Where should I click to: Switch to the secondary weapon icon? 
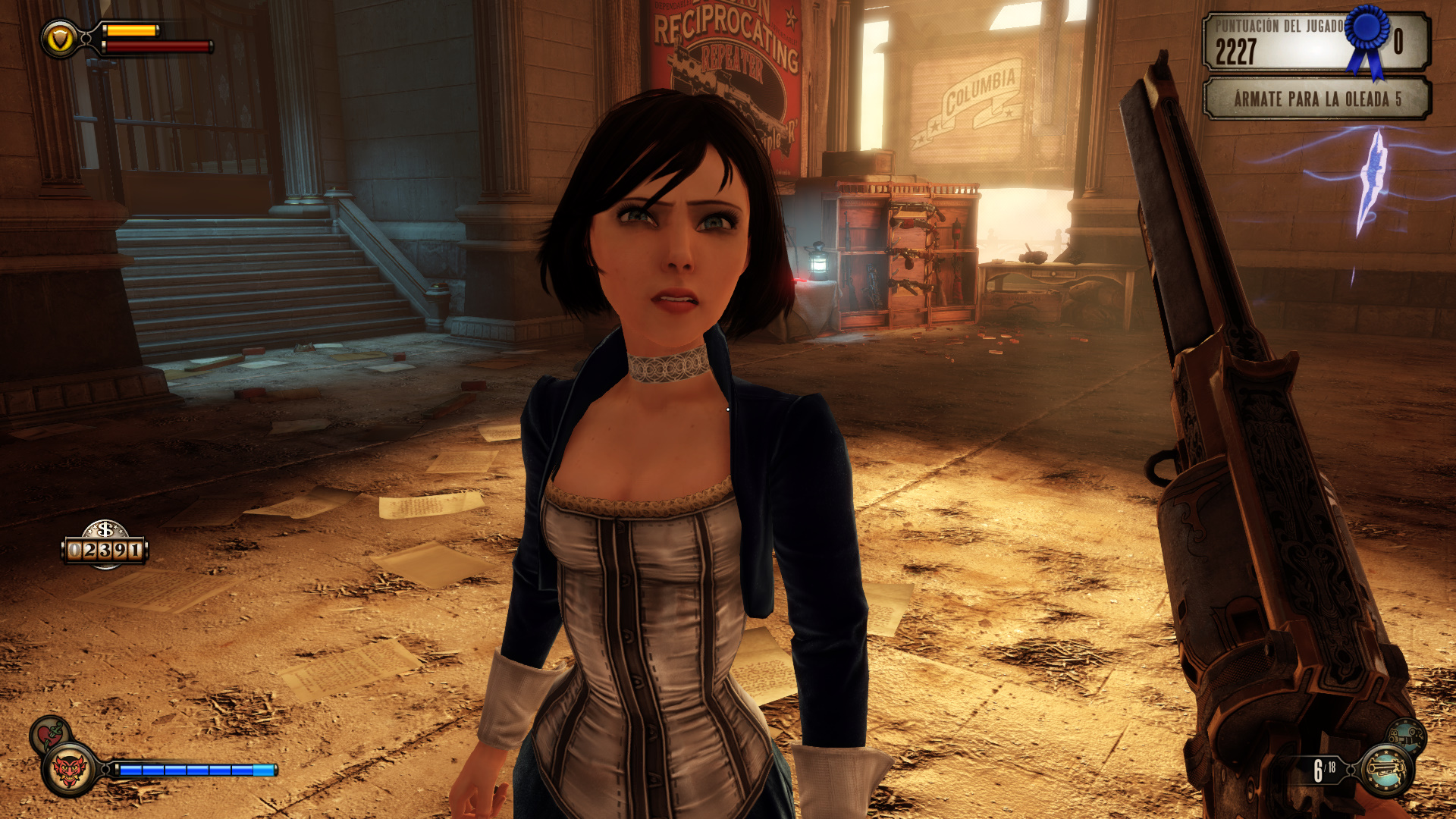coord(1407,735)
